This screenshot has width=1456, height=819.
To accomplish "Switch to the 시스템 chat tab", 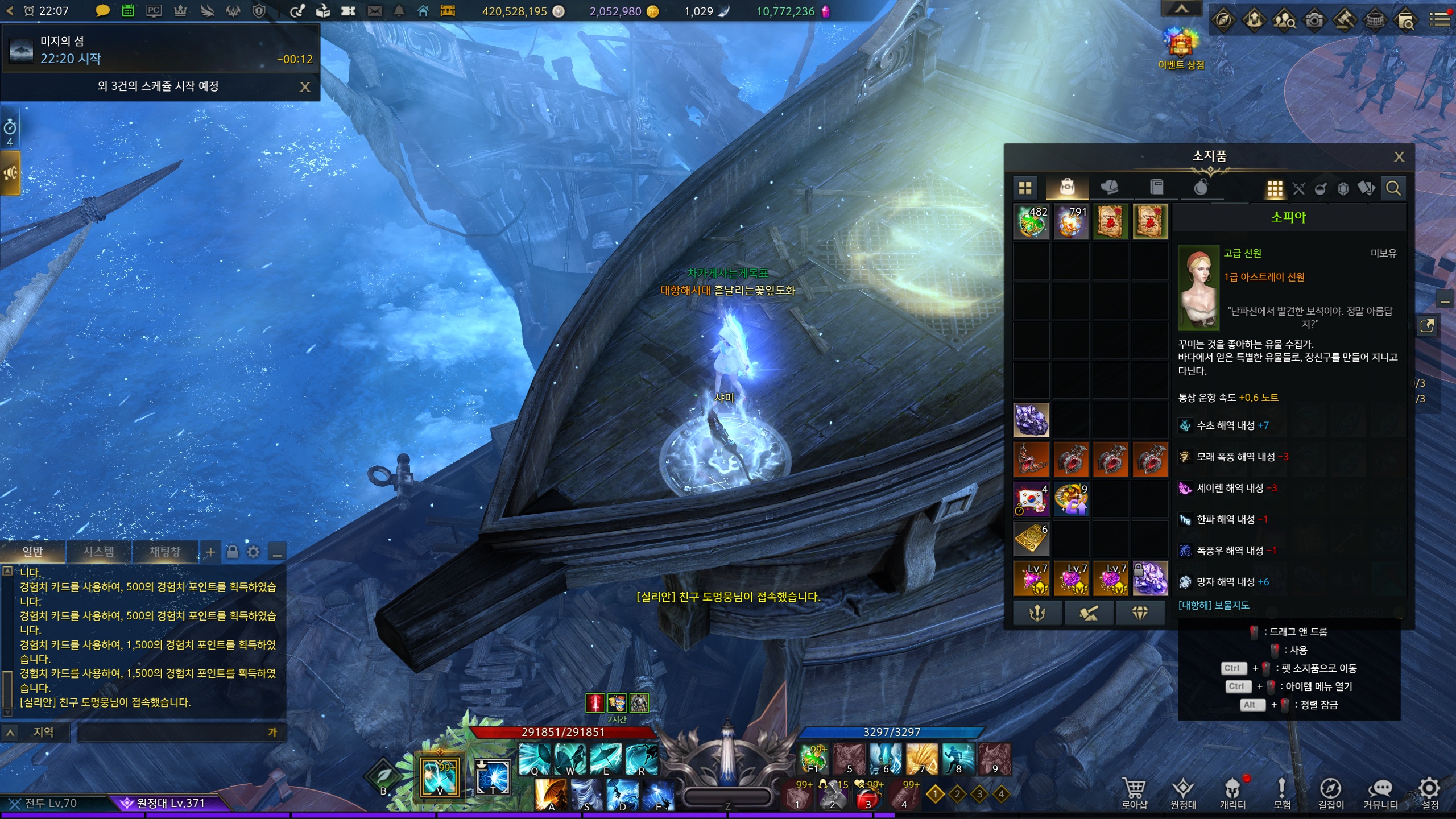I will pos(98,552).
